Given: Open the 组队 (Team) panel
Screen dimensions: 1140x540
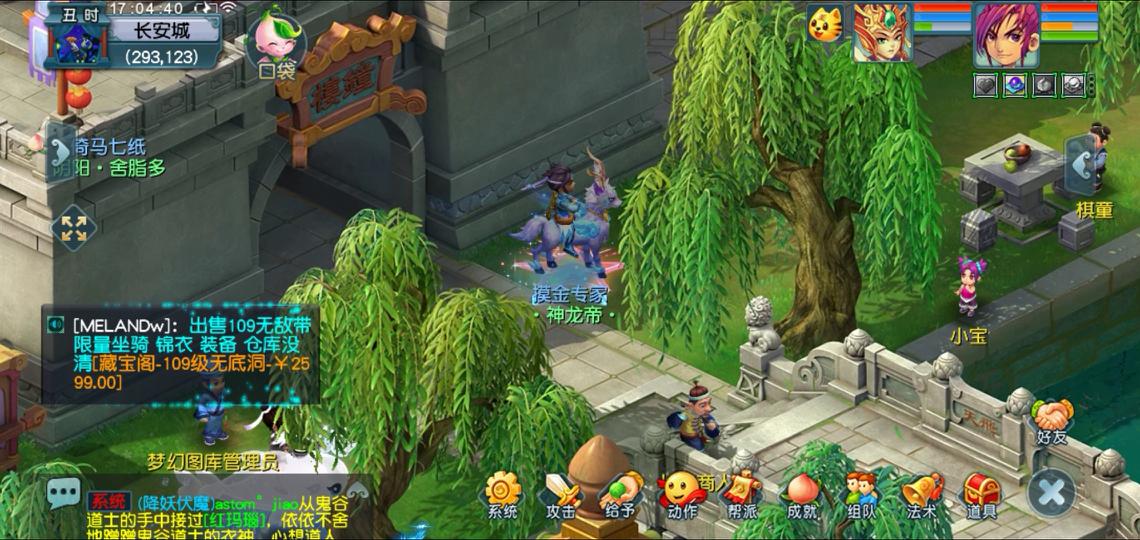Looking at the screenshot, I should (861, 492).
